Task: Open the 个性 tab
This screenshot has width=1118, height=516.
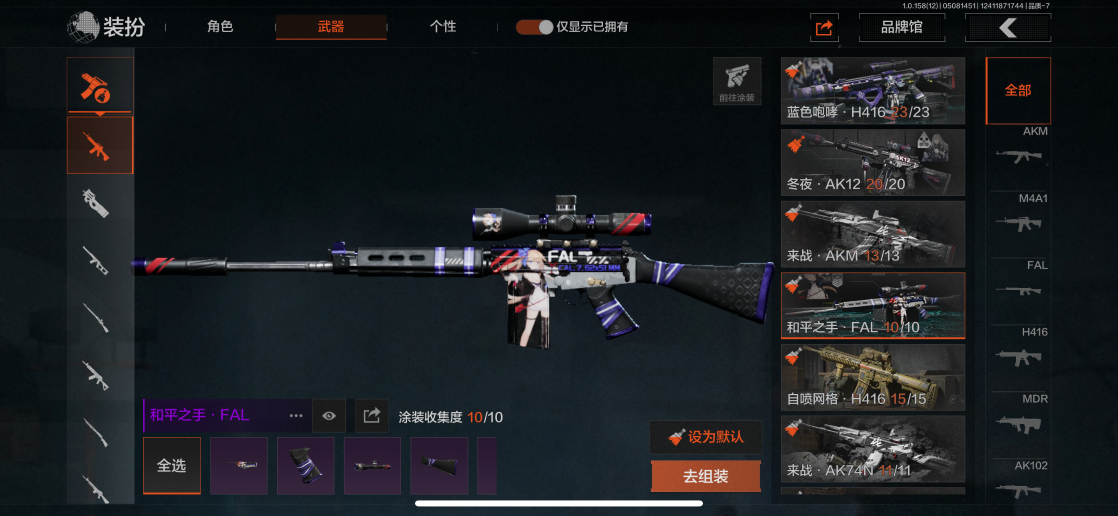Action: tap(443, 27)
